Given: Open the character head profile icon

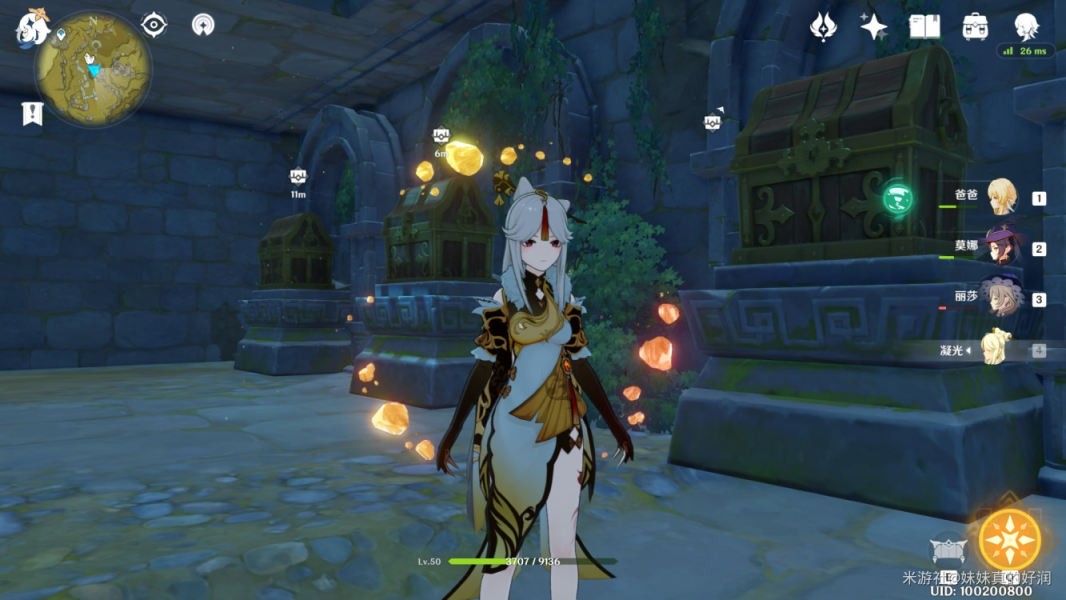Looking at the screenshot, I should point(1026,25).
